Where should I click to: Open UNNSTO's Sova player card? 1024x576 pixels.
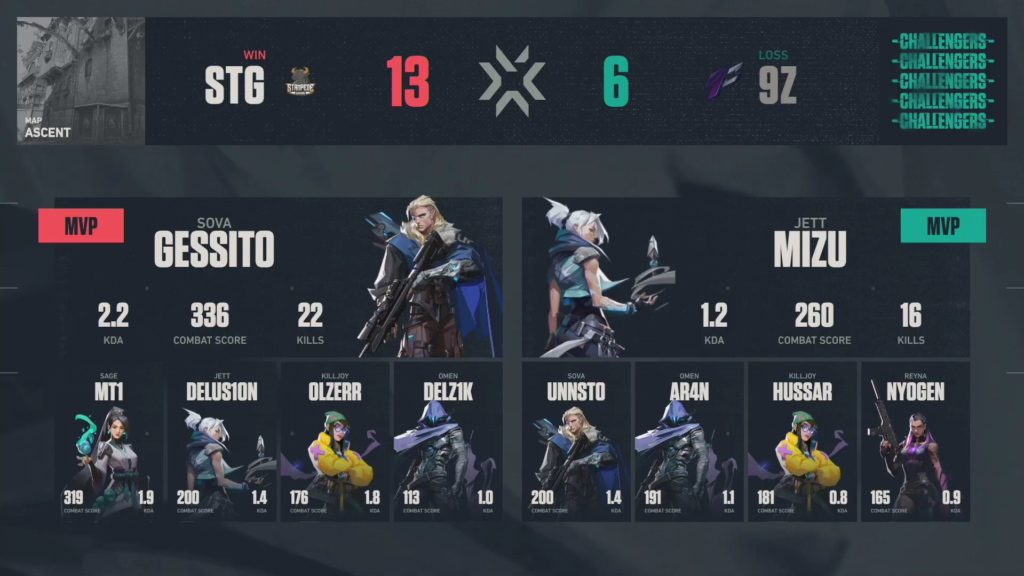pyautogui.click(x=576, y=441)
